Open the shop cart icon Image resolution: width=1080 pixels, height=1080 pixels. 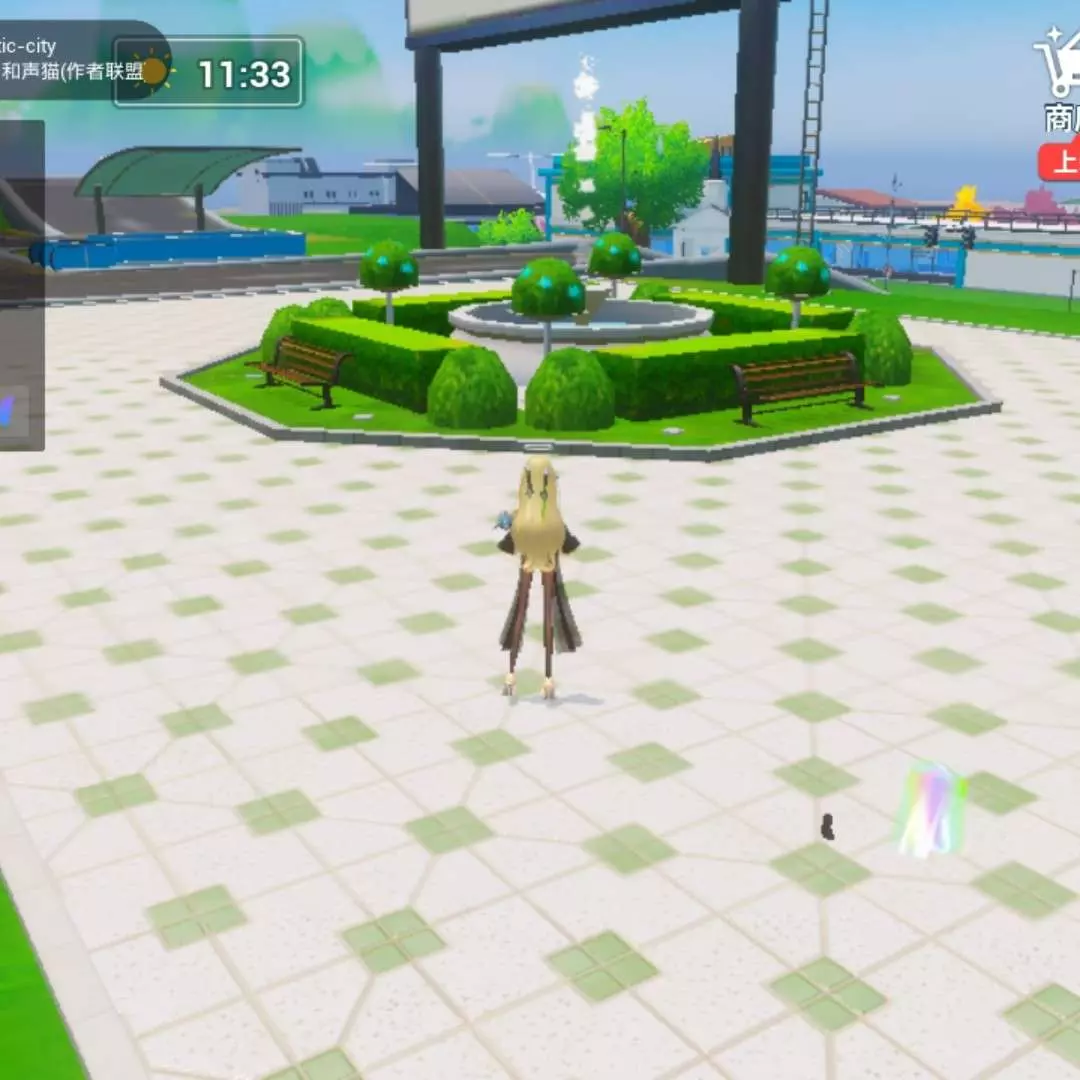tap(1058, 64)
